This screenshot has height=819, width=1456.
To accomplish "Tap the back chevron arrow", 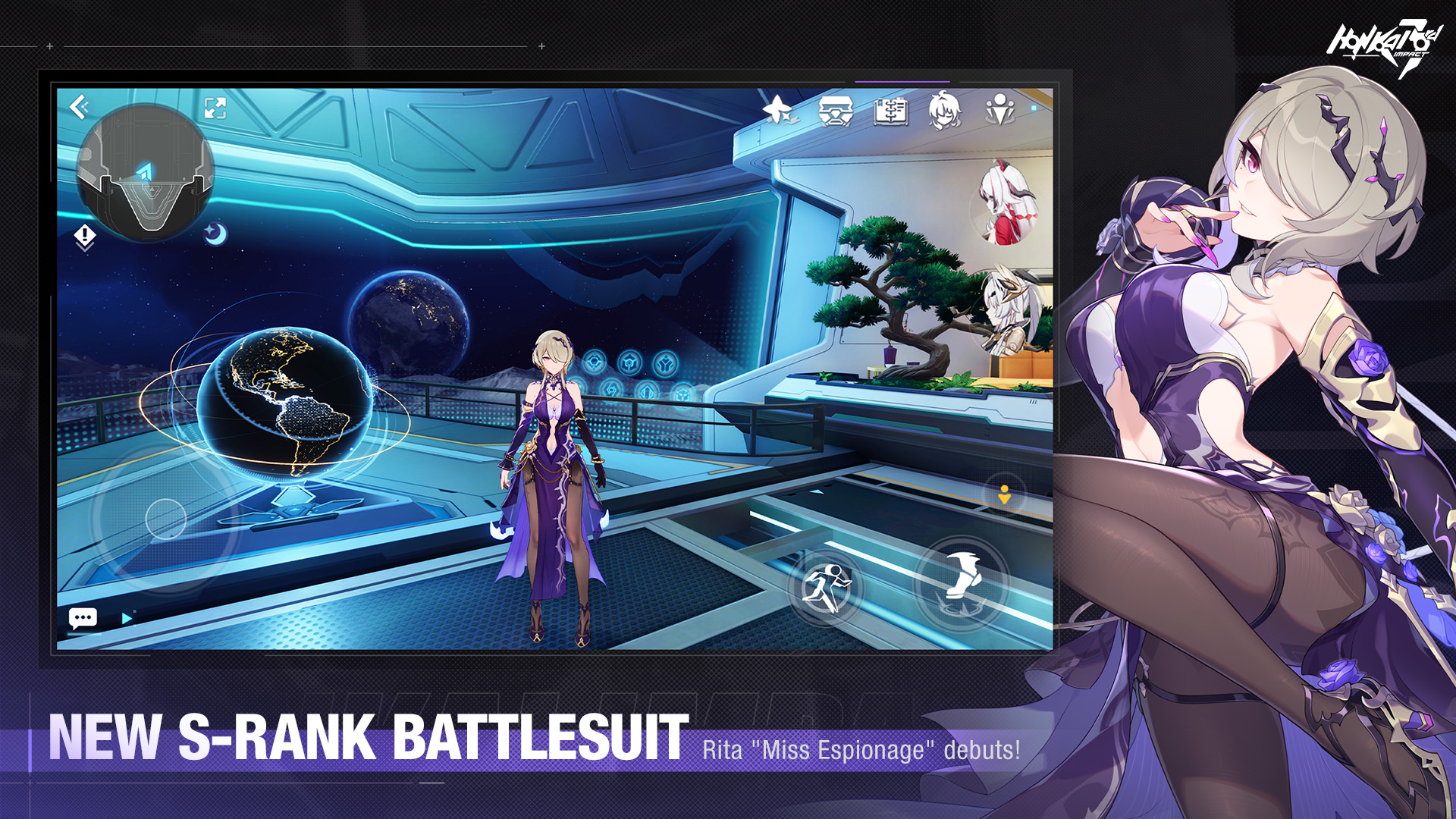I will pyautogui.click(x=78, y=106).
